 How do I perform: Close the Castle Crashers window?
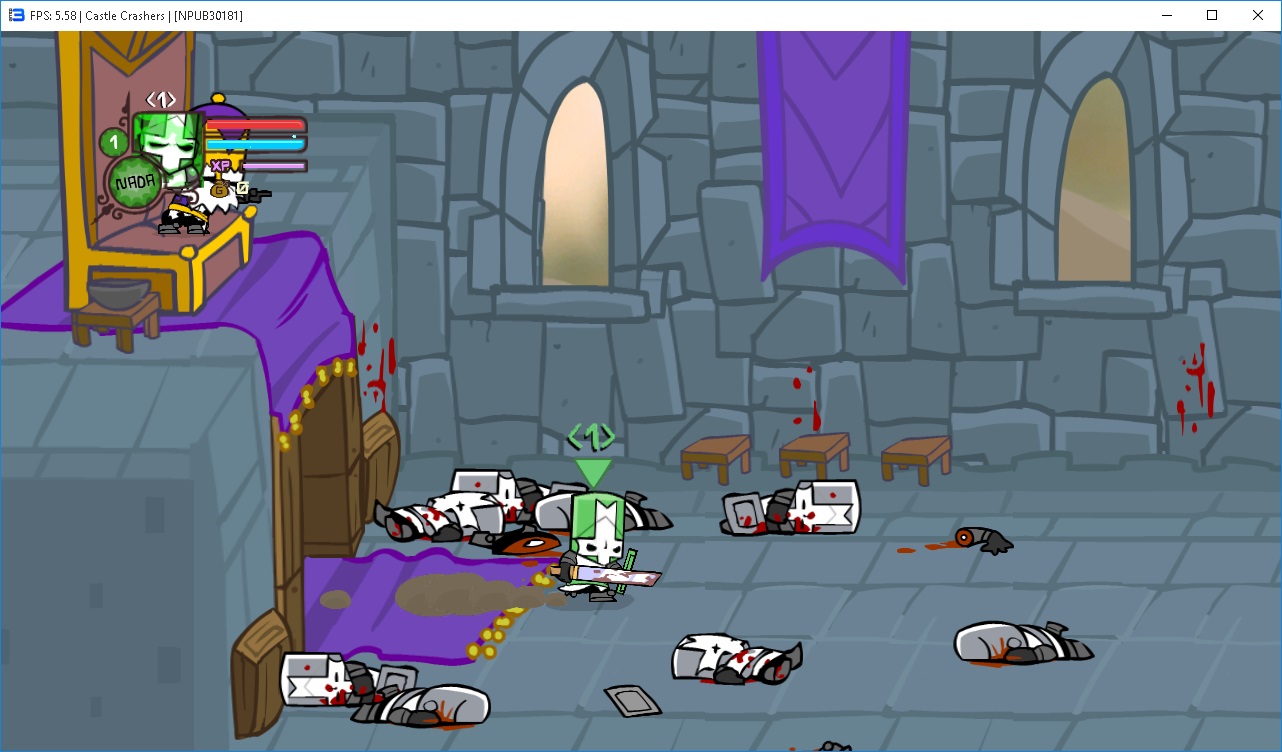click(1258, 15)
